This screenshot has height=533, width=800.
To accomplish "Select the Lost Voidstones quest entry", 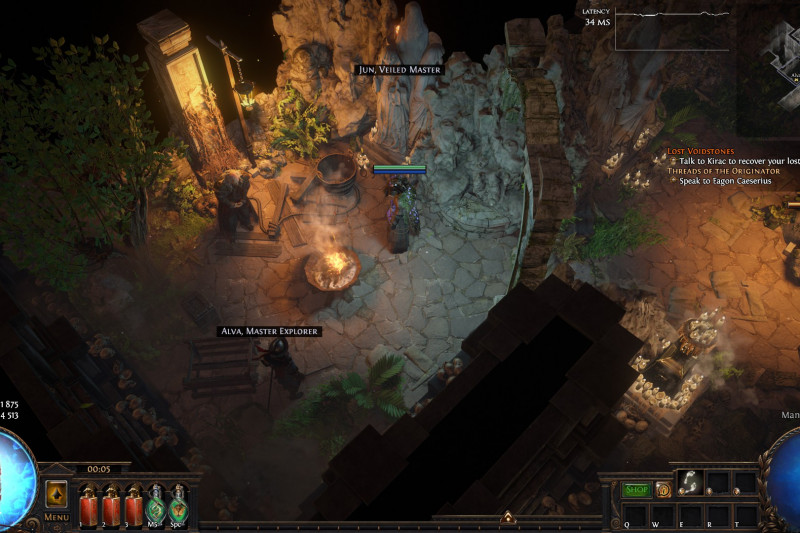I will tap(701, 151).
